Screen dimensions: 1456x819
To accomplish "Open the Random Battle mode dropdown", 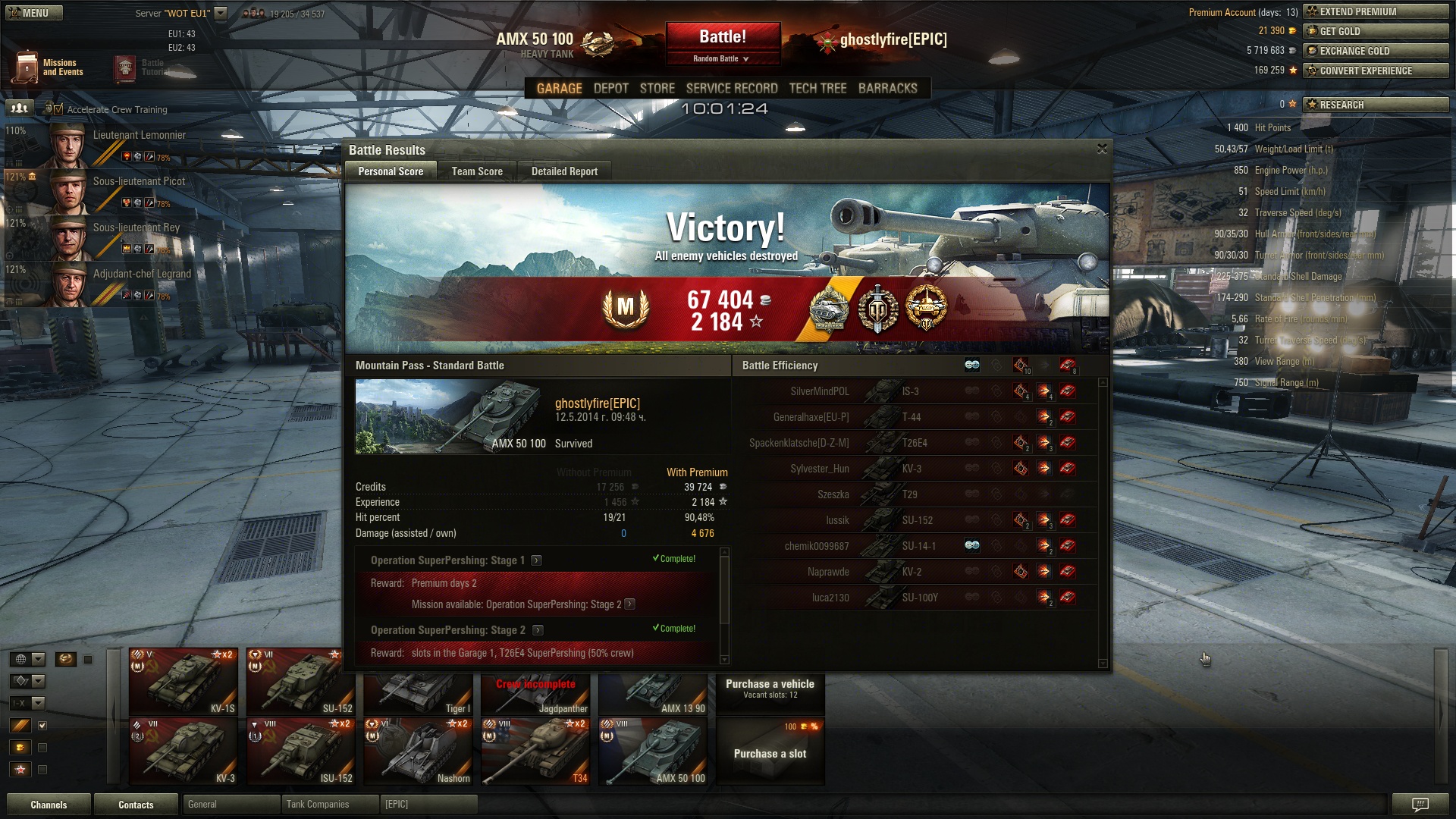I will 721,58.
